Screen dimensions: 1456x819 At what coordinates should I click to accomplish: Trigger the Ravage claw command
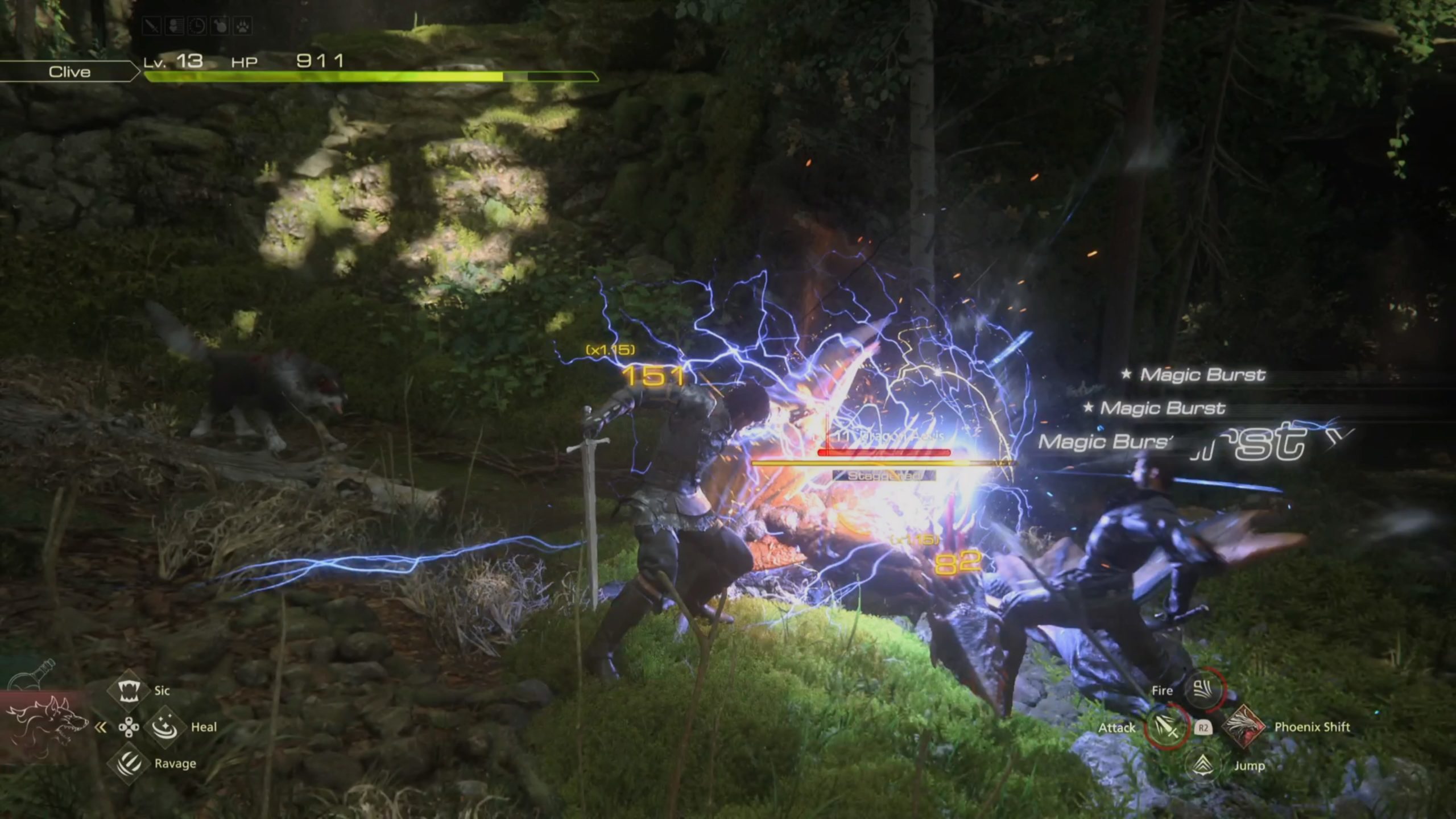coord(129,763)
